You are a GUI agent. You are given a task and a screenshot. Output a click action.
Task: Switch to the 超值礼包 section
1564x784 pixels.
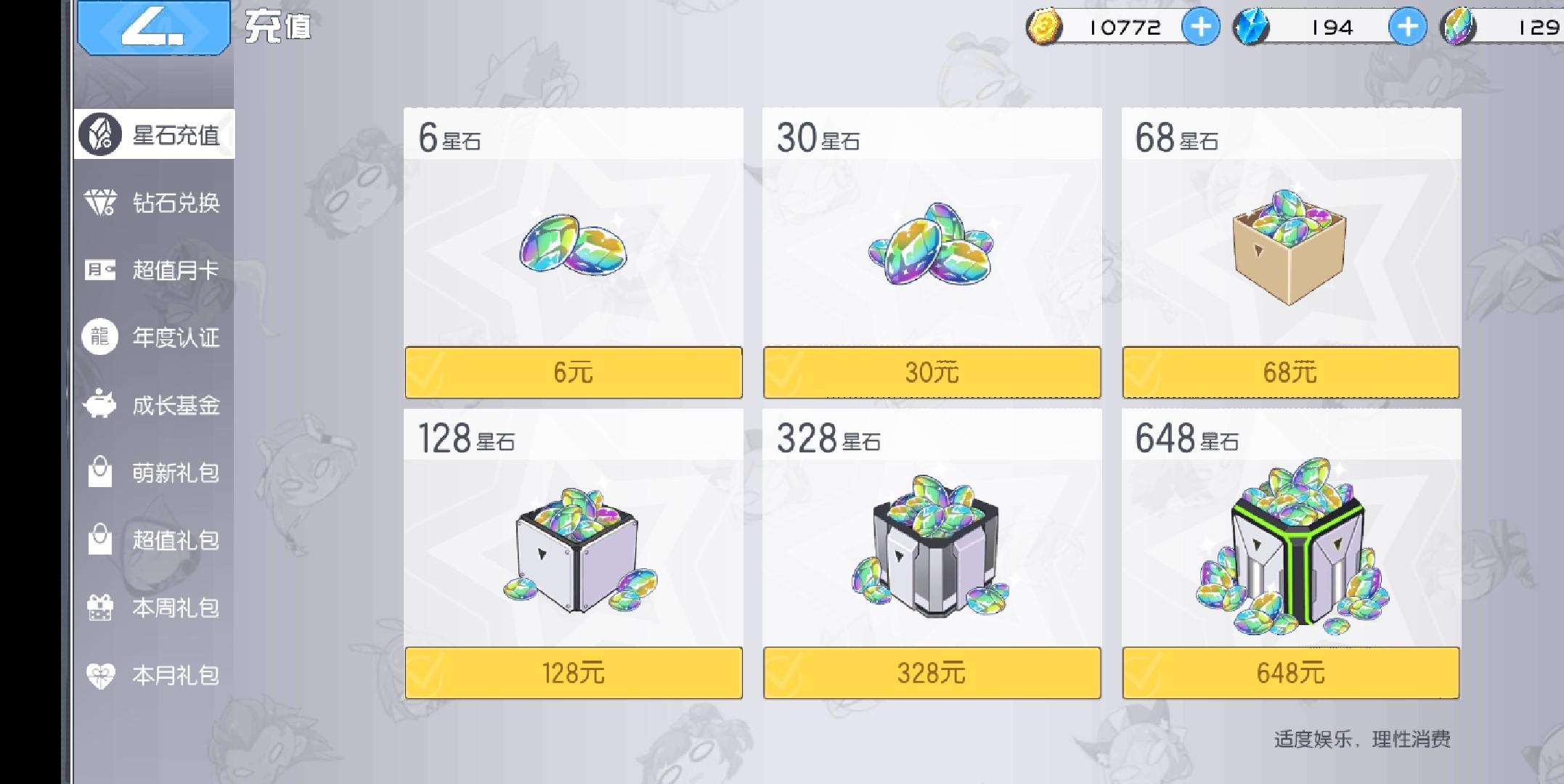pyautogui.click(x=99, y=540)
